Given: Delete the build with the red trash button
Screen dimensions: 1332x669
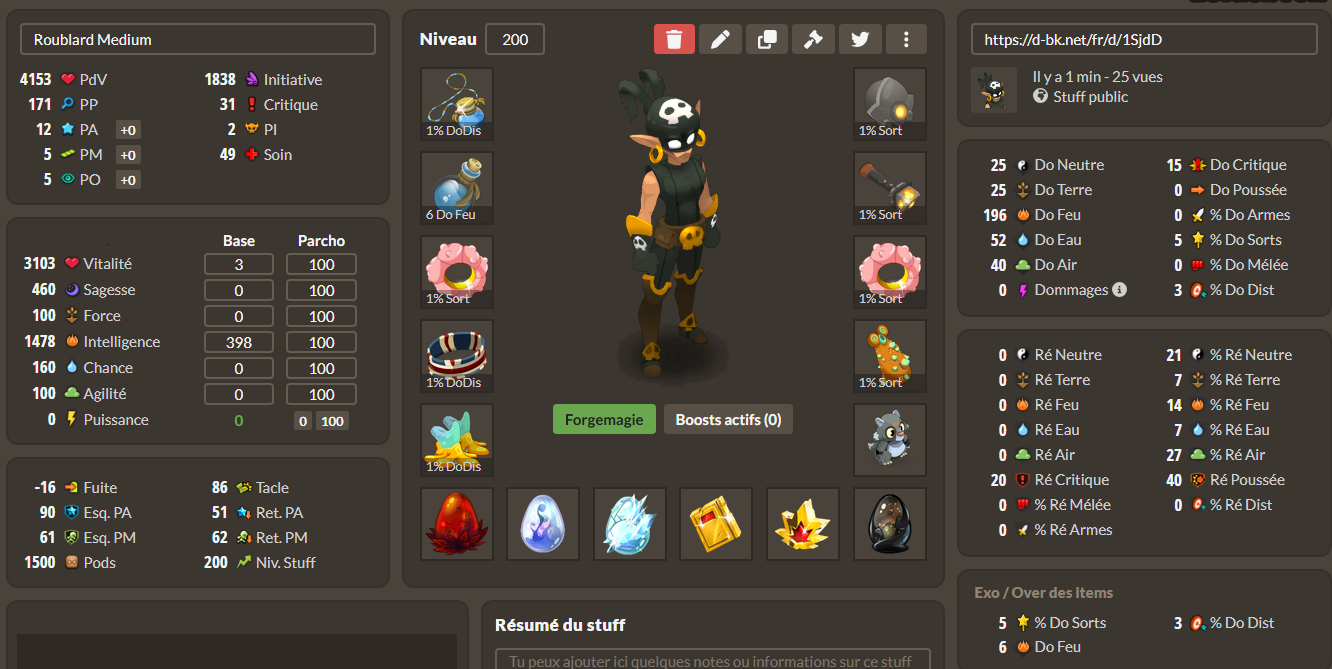Looking at the screenshot, I should pos(674,39).
